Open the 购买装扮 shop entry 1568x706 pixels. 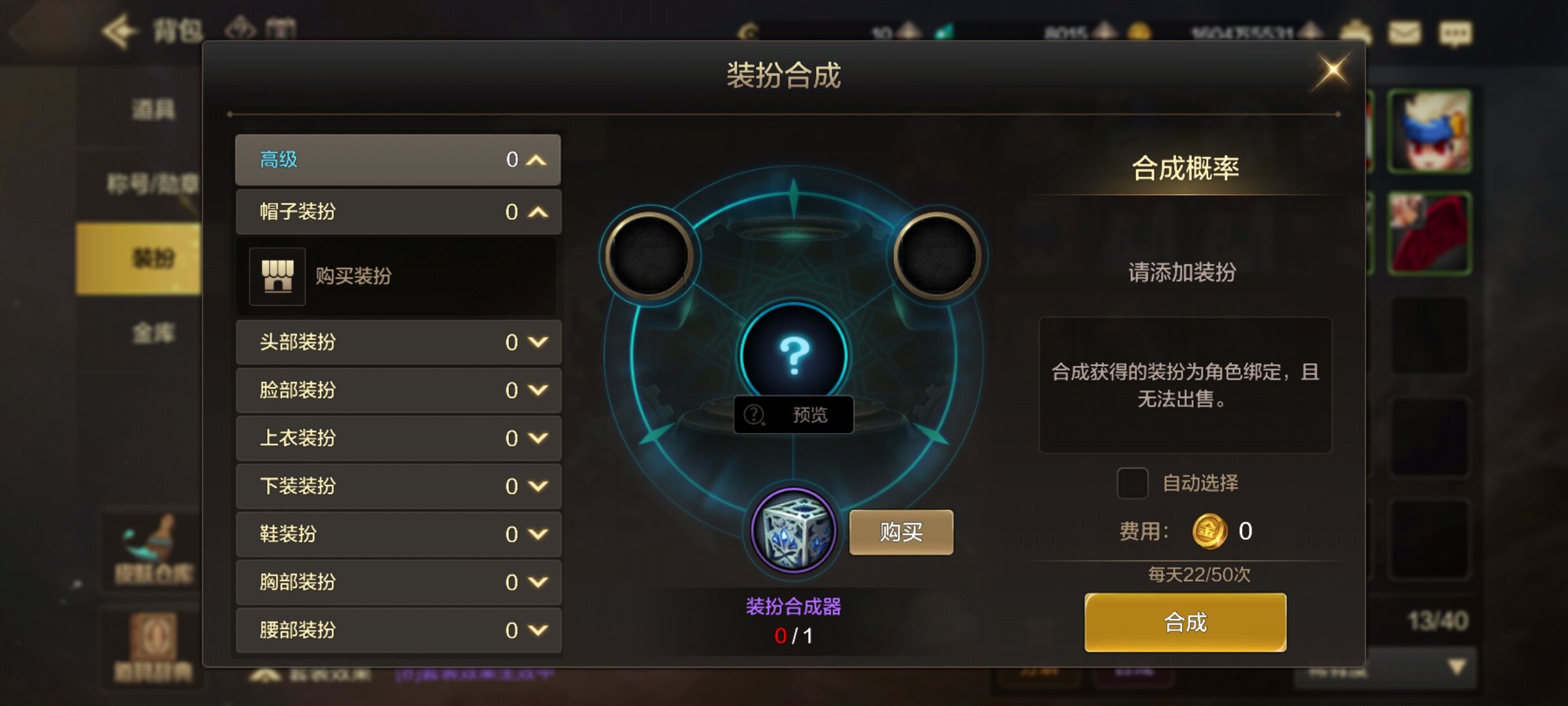353,277
